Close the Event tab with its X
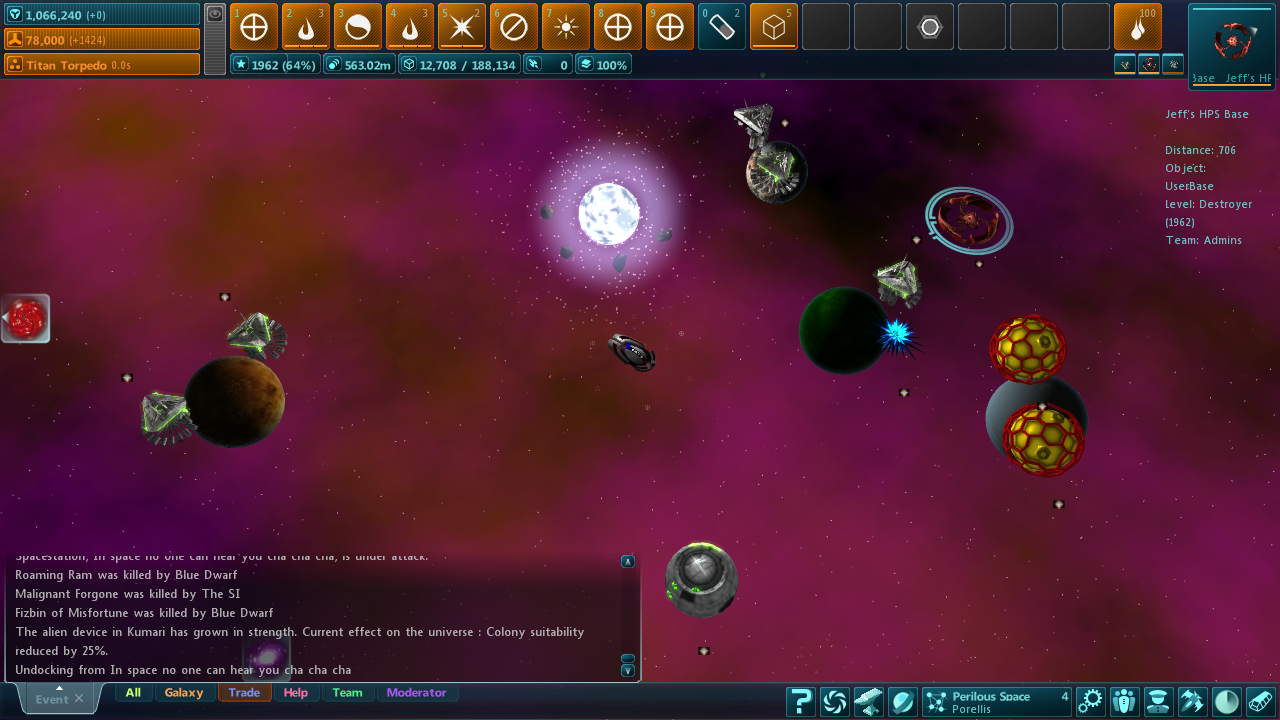The image size is (1280, 720). click(x=79, y=699)
